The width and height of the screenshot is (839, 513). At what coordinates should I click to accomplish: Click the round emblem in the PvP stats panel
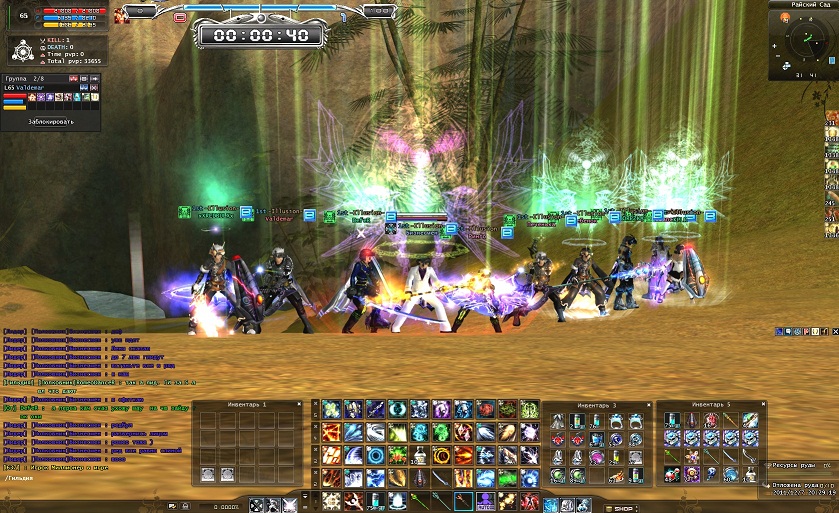(x=24, y=49)
